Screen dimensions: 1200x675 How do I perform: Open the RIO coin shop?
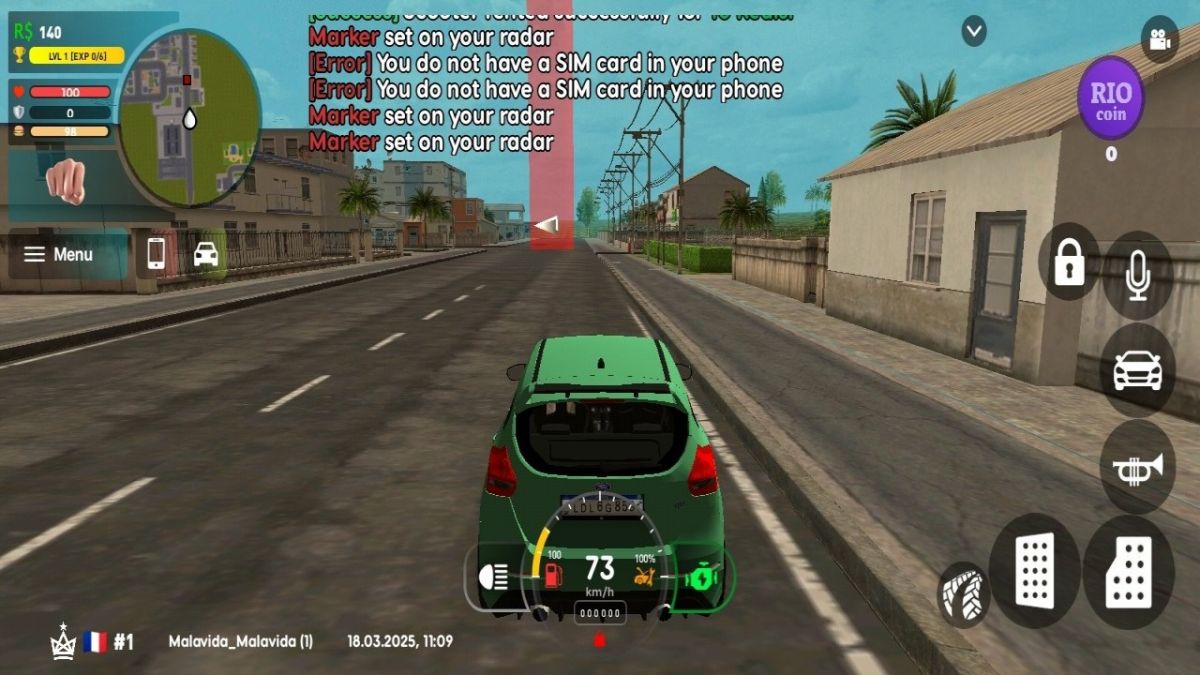(x=1110, y=98)
